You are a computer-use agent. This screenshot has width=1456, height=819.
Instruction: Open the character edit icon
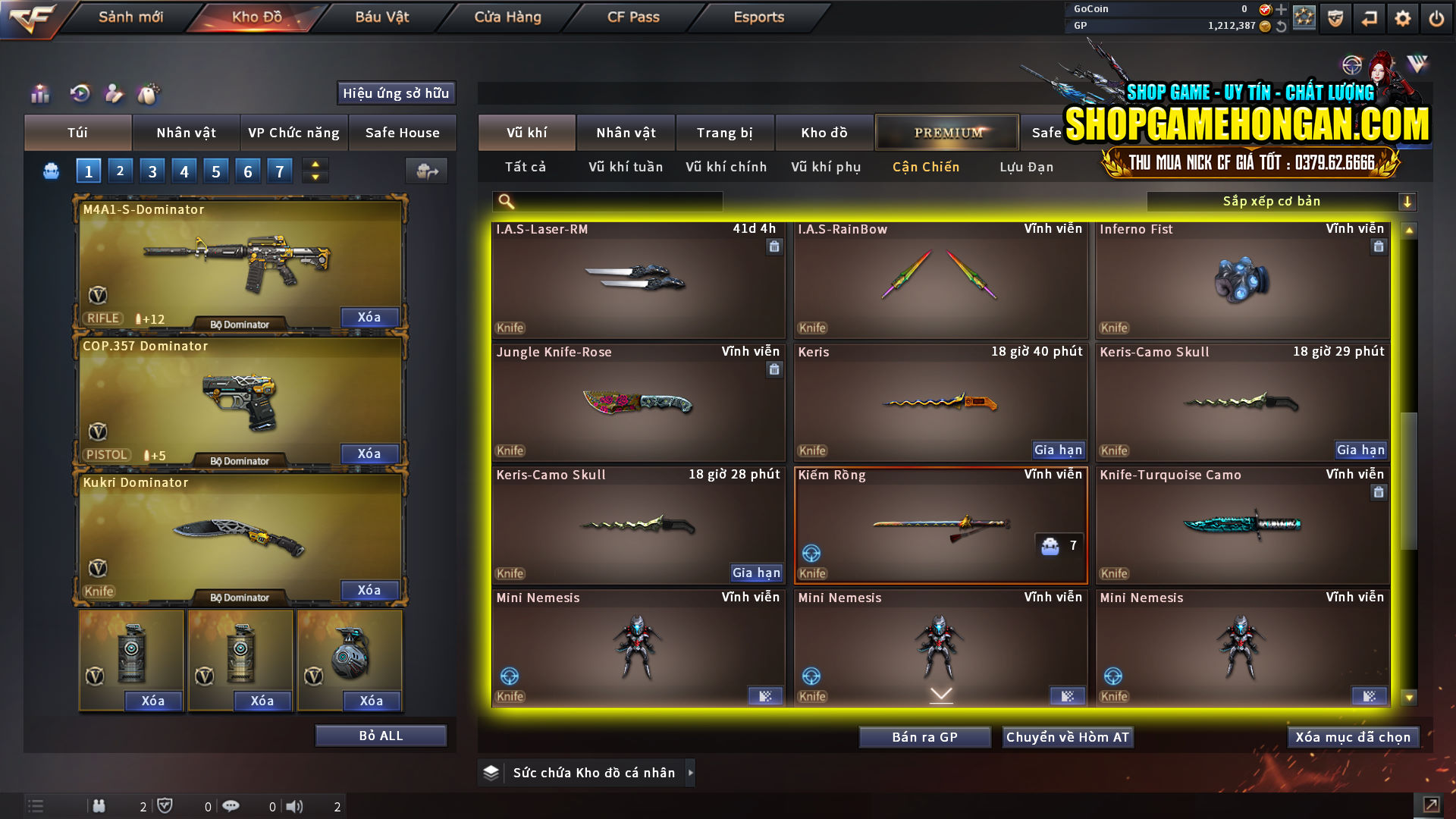(115, 94)
